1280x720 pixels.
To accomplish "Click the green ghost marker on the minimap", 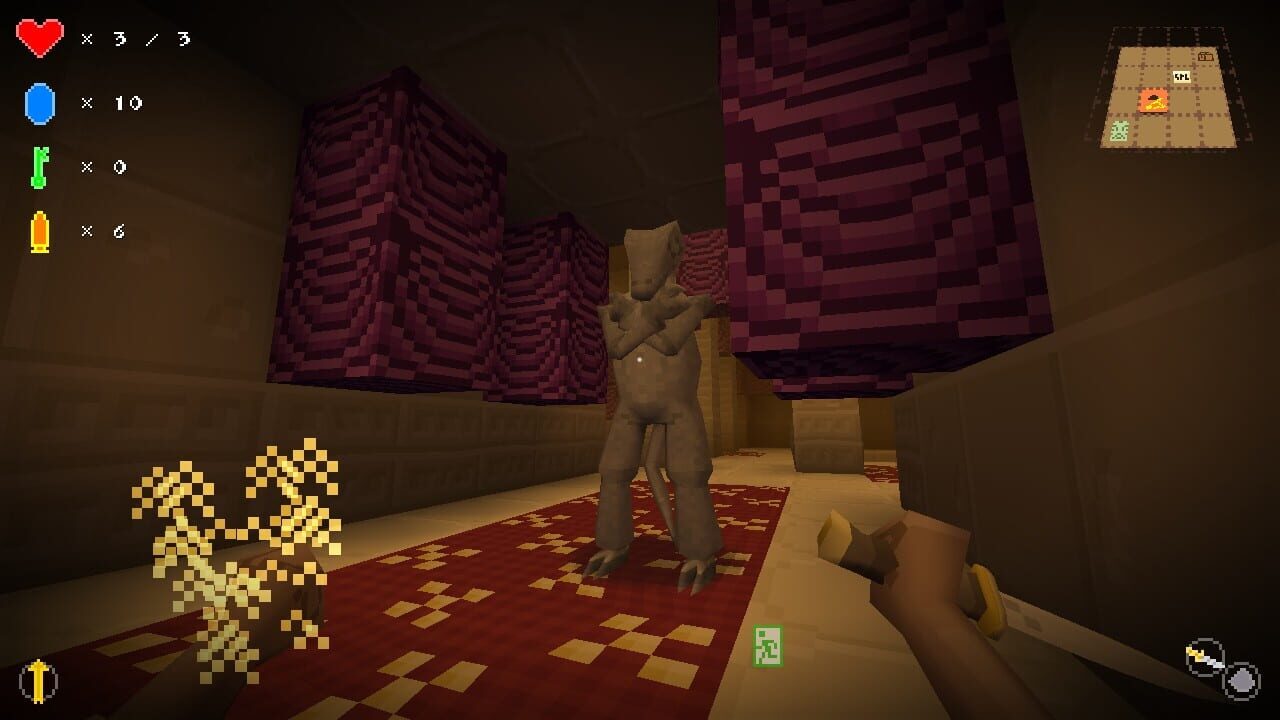I will (x=1119, y=130).
